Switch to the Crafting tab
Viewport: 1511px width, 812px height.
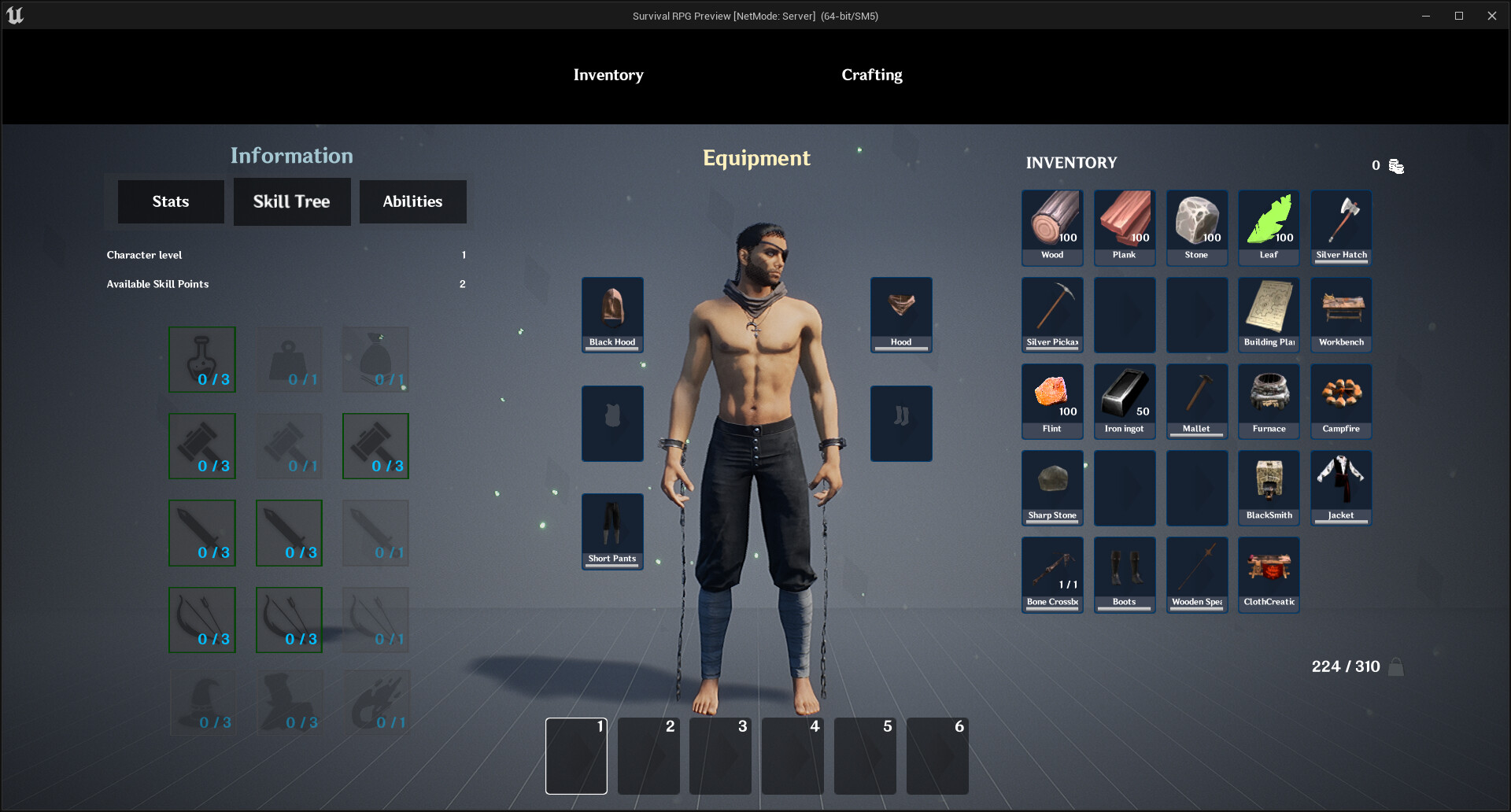click(x=872, y=75)
